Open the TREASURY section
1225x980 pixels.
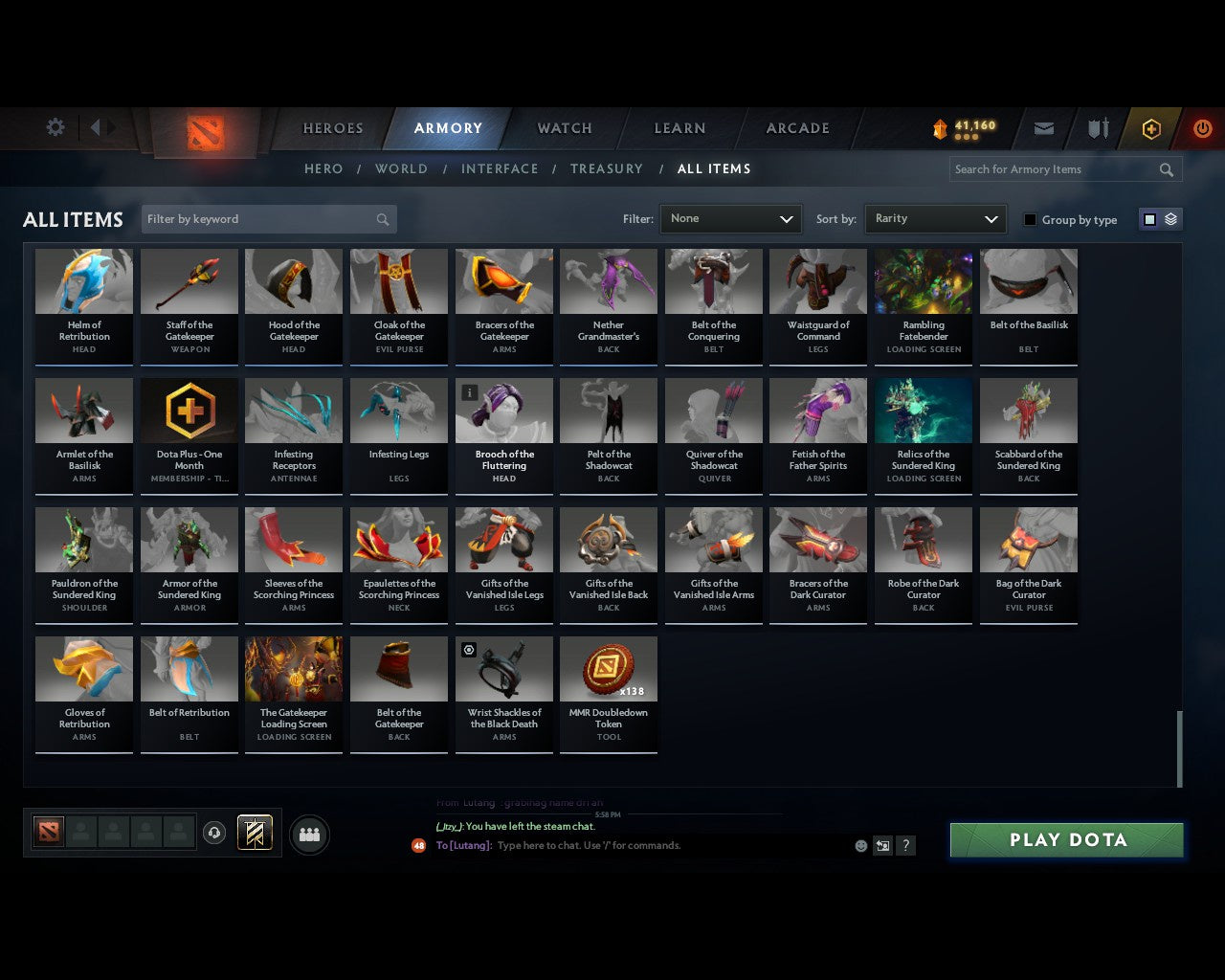point(607,168)
